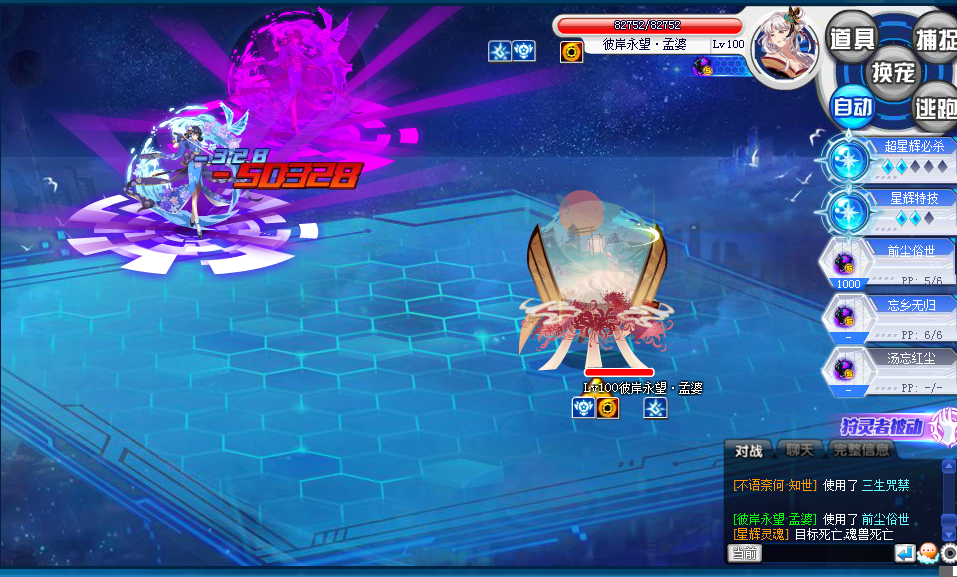This screenshot has height=577, width=957.
Task: Send the chat message with enter arrow
Action: (x=905, y=553)
